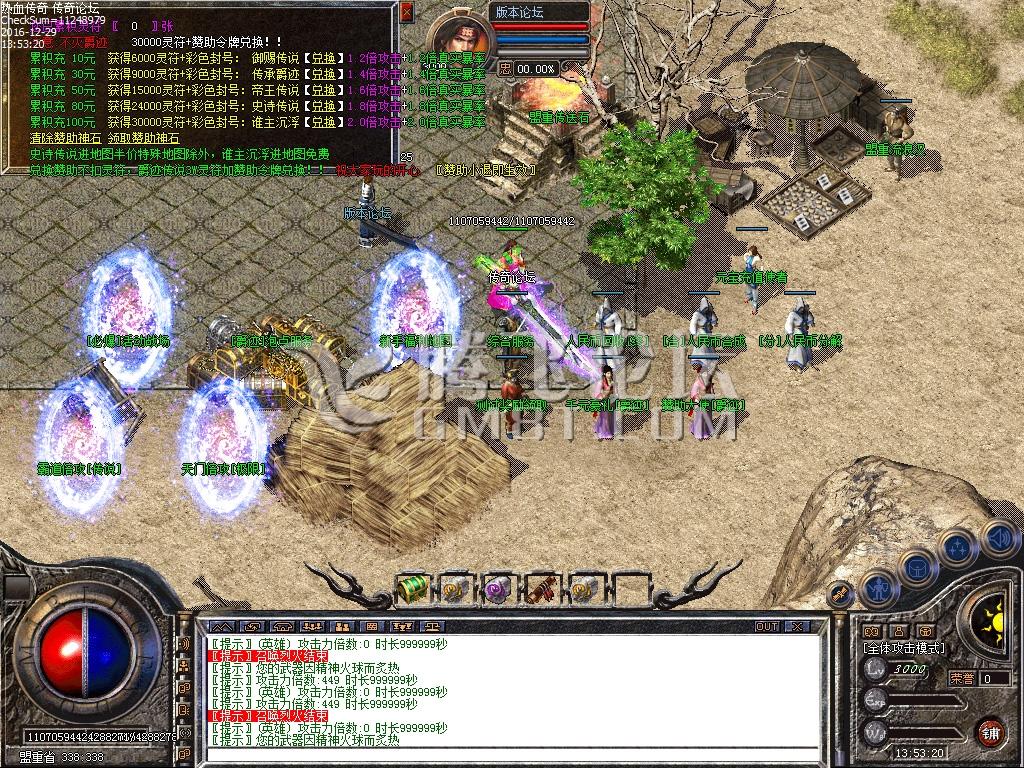
Task: Choose 兑换 on the 史诗传说 row
Action: coord(322,106)
